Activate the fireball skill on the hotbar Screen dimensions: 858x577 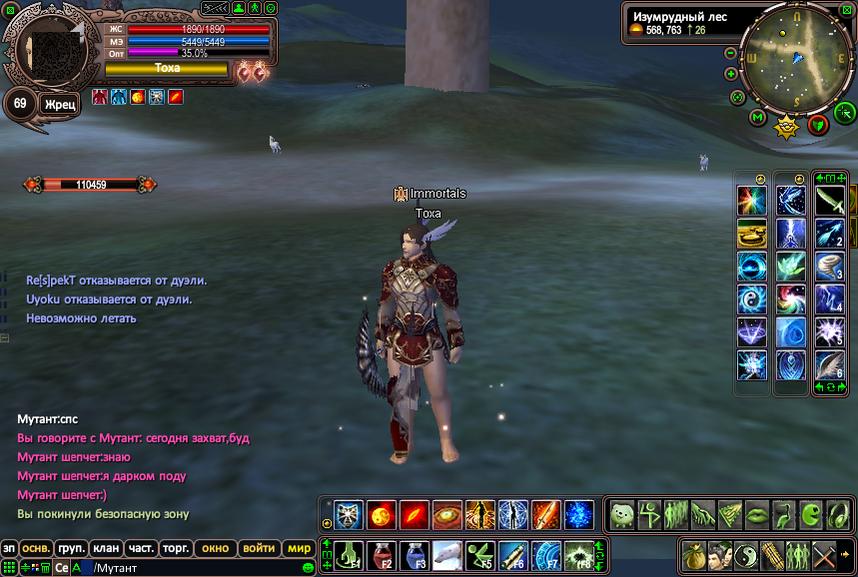click(381, 515)
